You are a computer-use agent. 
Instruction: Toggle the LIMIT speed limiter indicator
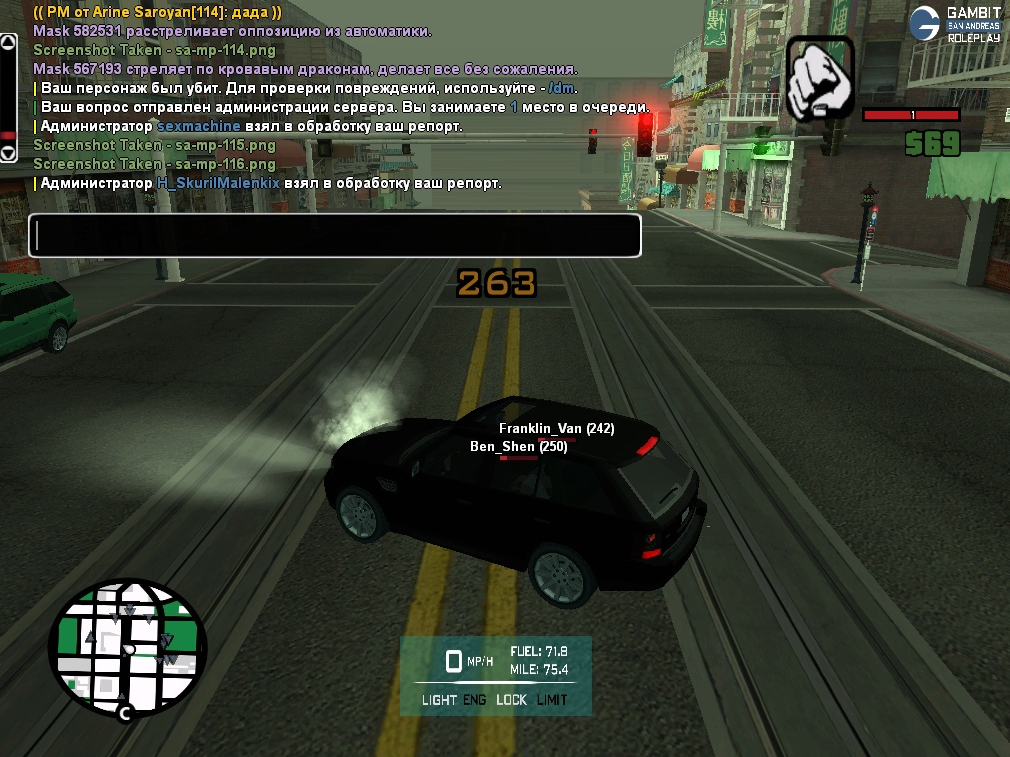551,700
